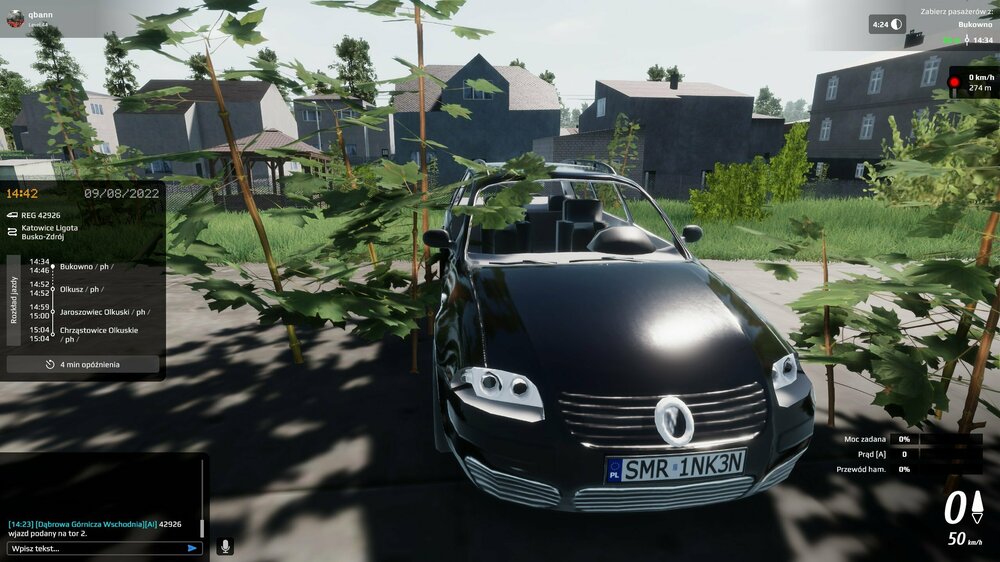This screenshot has height=562, width=1000.
Task: Select the Bukowno stop in the timetable
Action: click(85, 266)
